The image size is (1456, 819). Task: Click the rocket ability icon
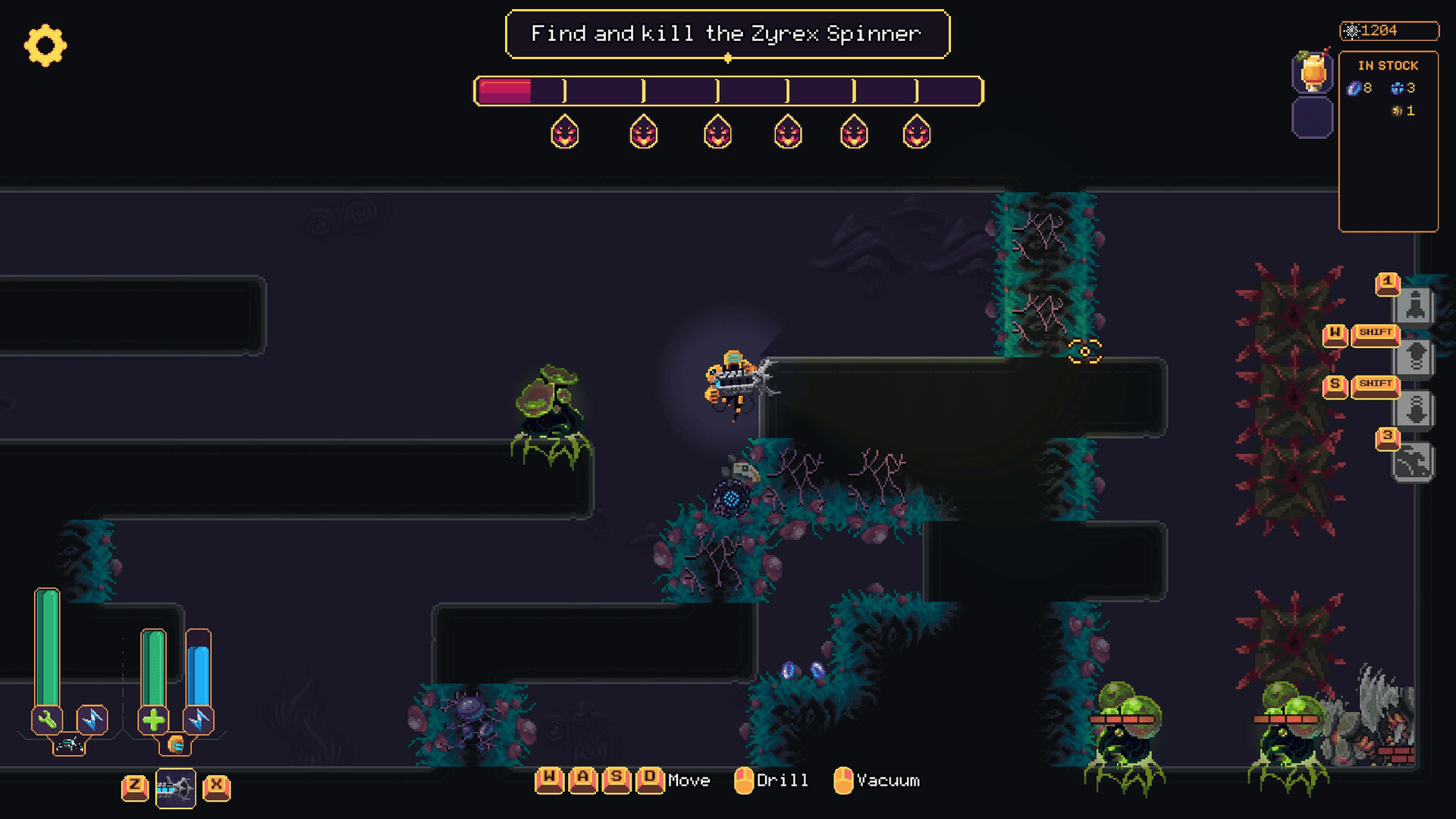click(1414, 306)
